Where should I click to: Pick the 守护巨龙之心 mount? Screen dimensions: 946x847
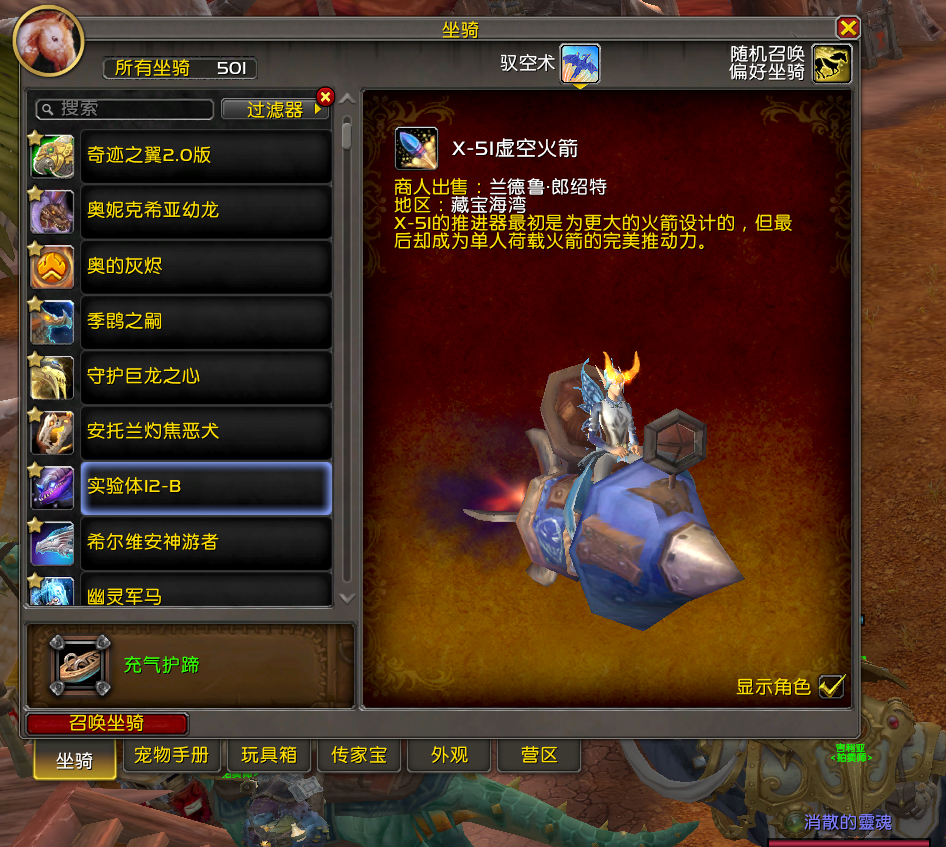(x=205, y=376)
